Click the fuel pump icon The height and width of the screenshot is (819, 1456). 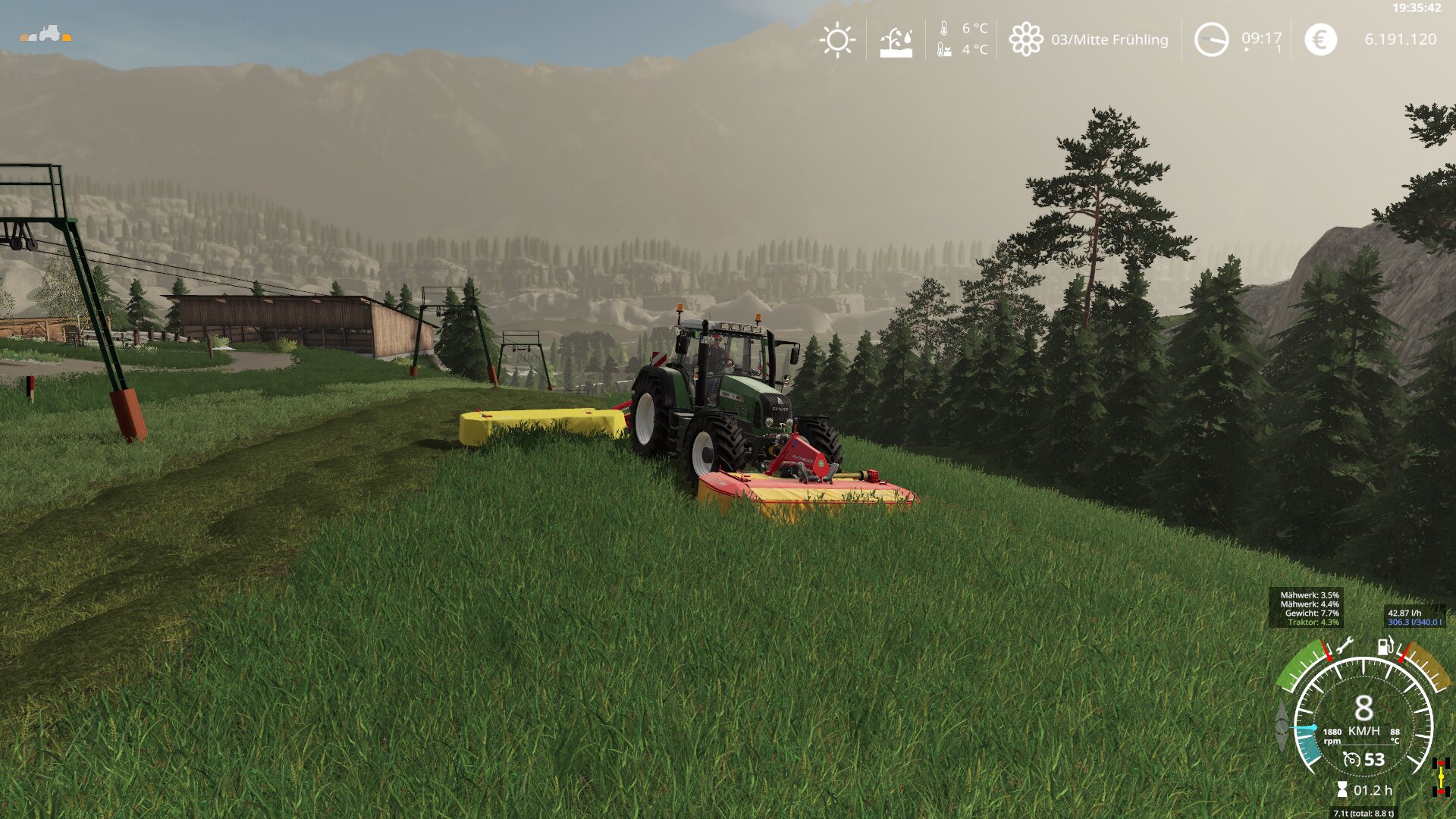click(x=1385, y=647)
